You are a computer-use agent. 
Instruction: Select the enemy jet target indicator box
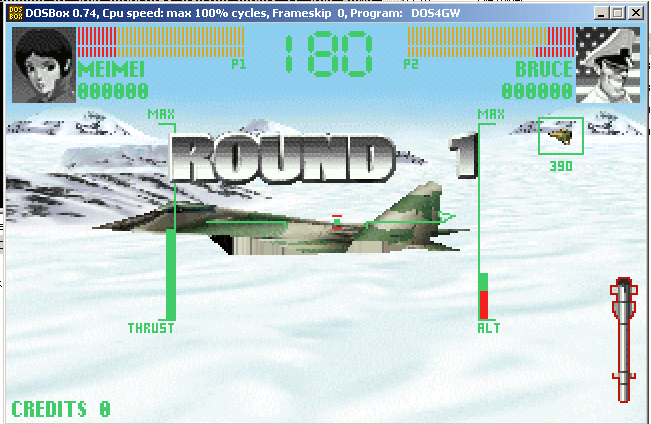[560, 136]
